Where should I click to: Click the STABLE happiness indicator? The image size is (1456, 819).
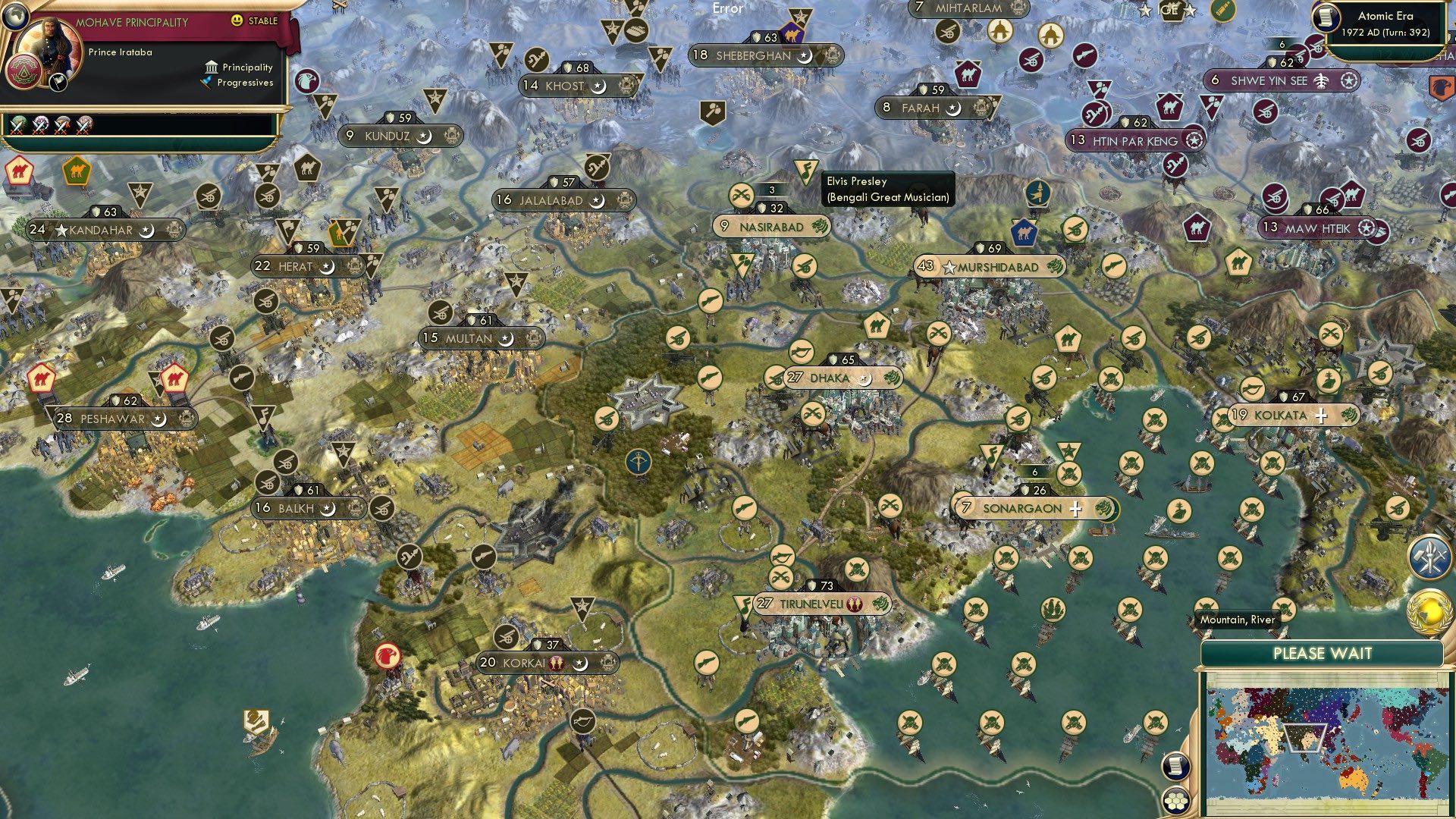point(249,22)
